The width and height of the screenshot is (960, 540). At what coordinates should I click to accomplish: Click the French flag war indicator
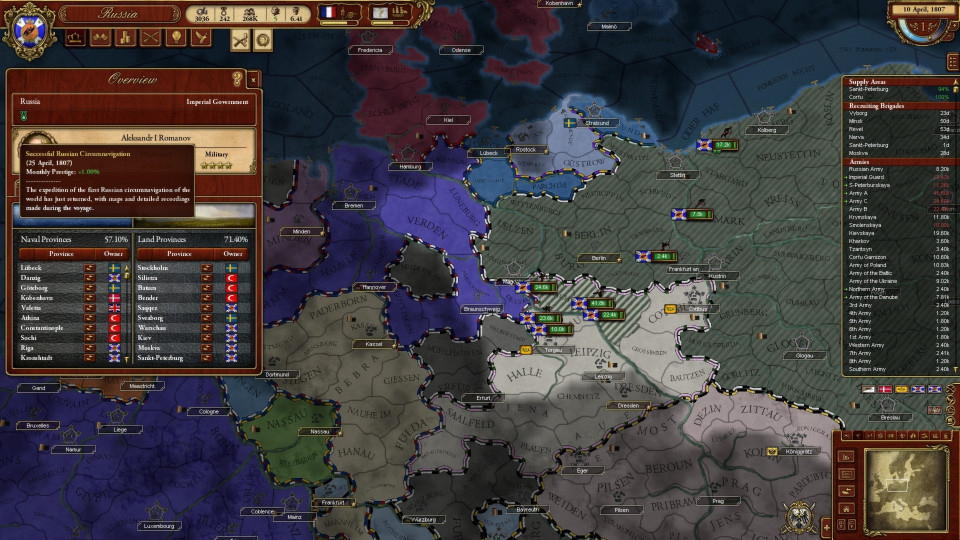point(326,13)
